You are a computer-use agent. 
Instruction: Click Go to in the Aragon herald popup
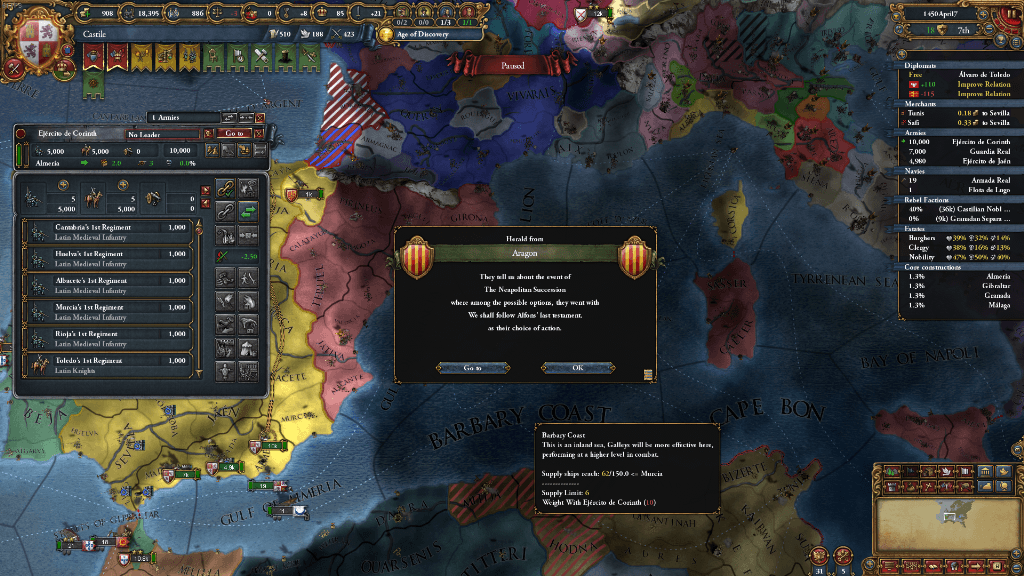click(472, 367)
